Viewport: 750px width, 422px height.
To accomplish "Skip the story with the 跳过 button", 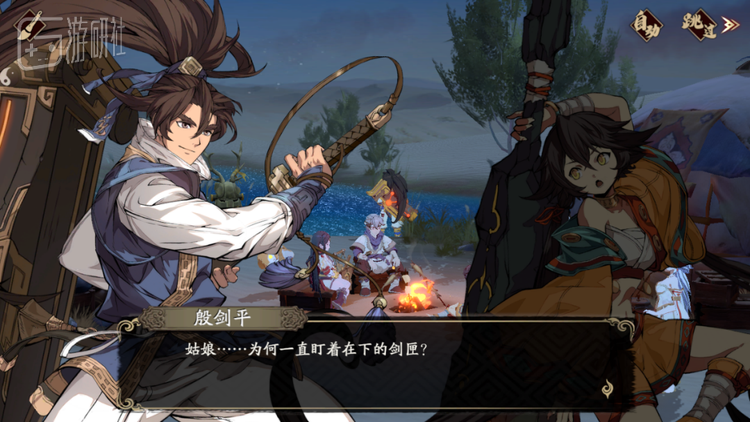I will pos(700,22).
